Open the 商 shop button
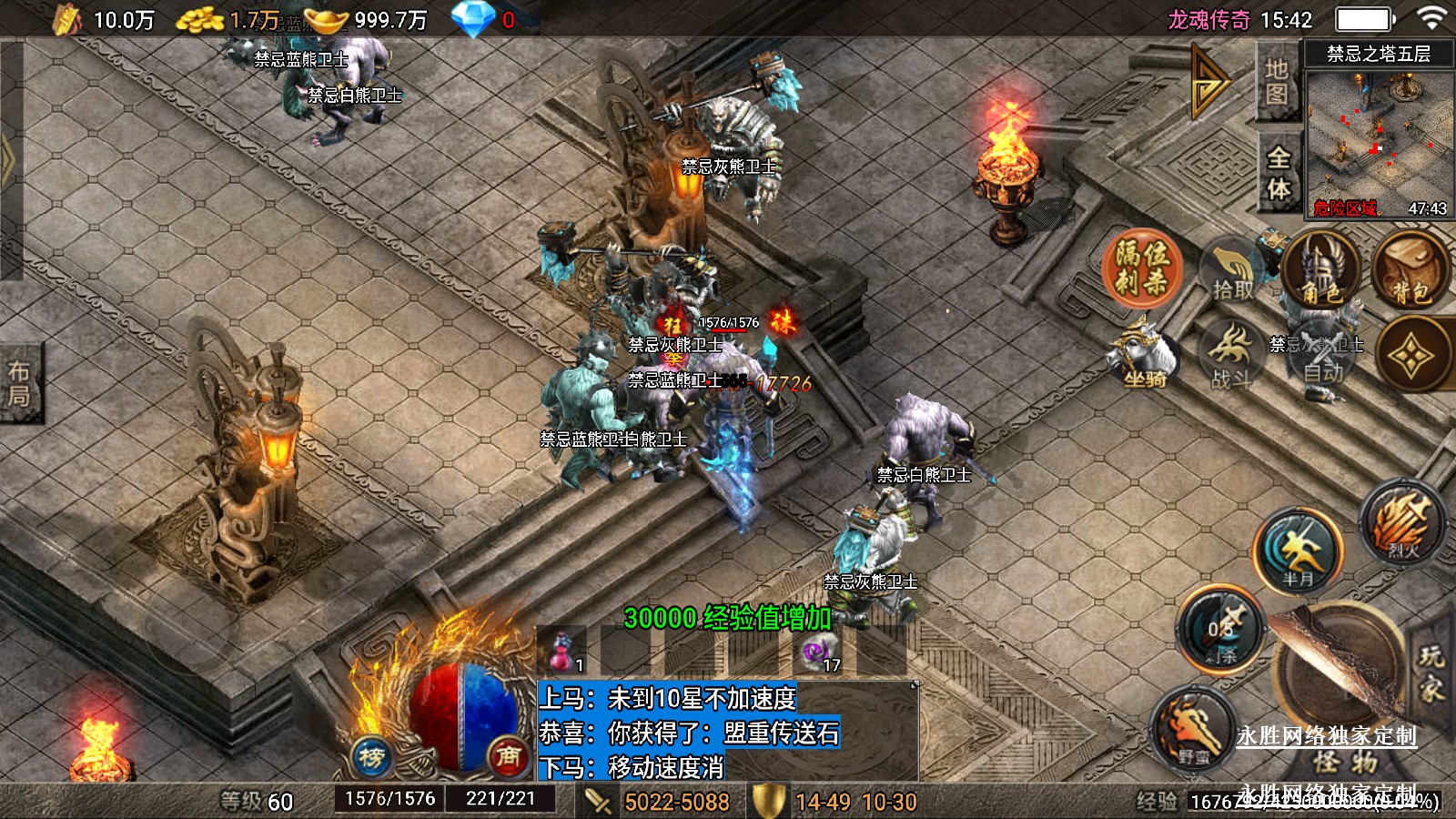This screenshot has height=819, width=1456. point(508,756)
